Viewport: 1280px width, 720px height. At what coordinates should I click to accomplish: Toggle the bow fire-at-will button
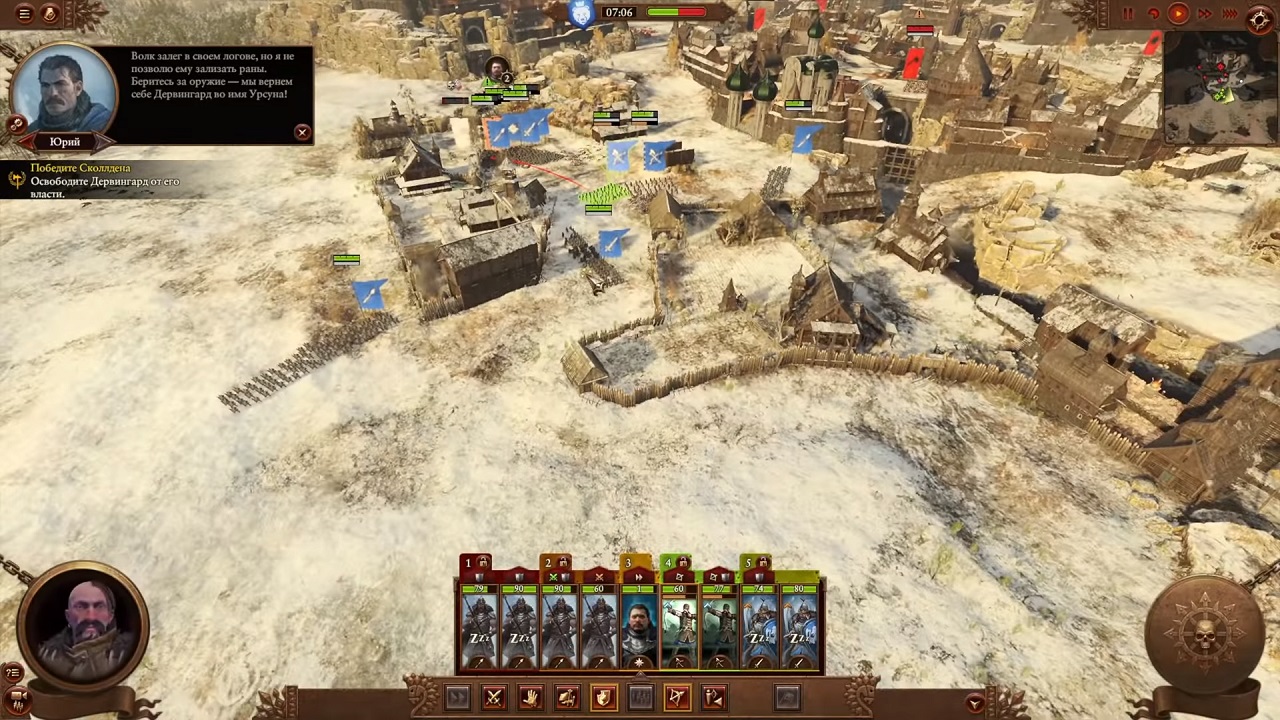pyautogui.click(x=677, y=698)
